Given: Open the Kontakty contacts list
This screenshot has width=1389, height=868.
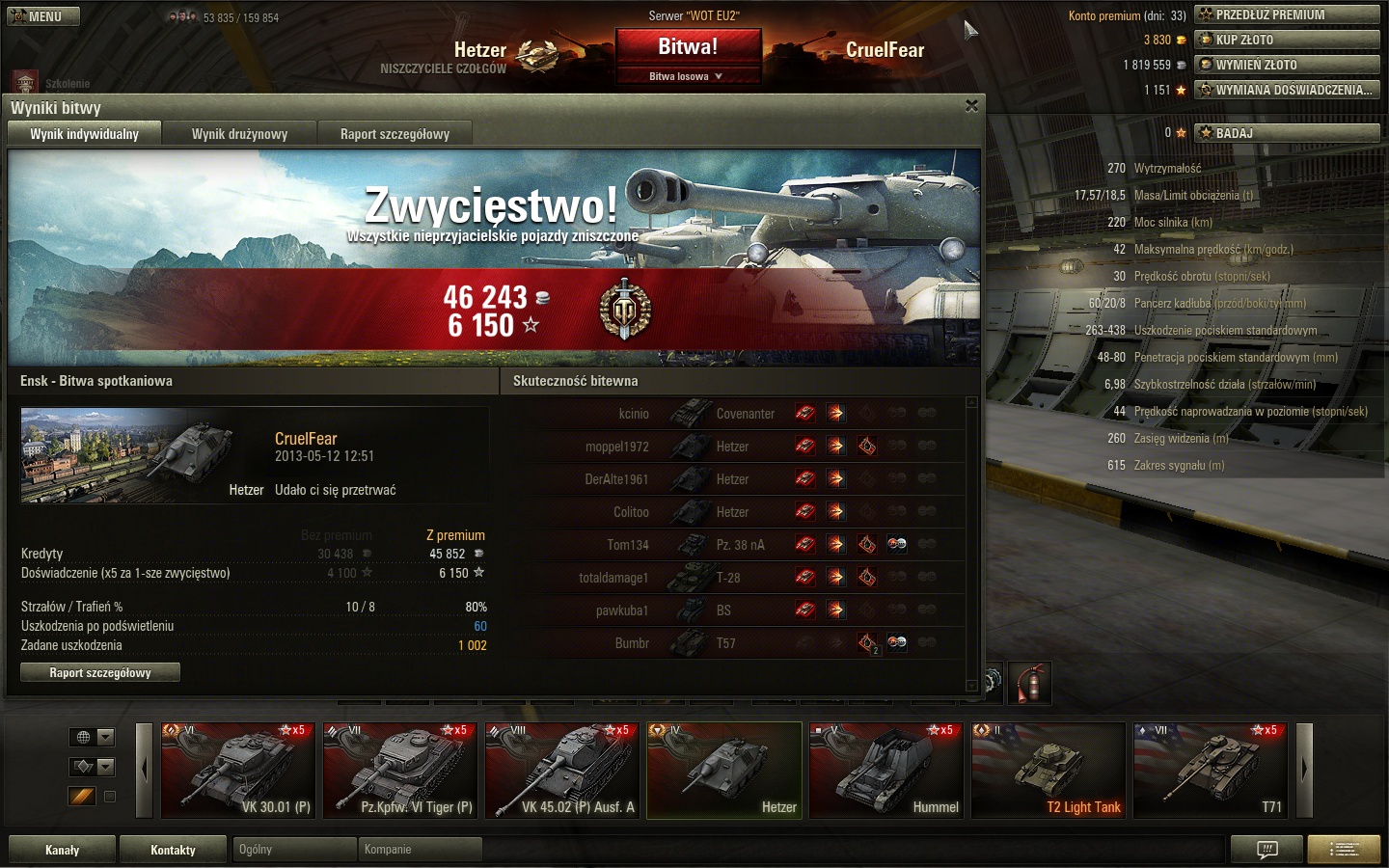Looking at the screenshot, I should (173, 850).
